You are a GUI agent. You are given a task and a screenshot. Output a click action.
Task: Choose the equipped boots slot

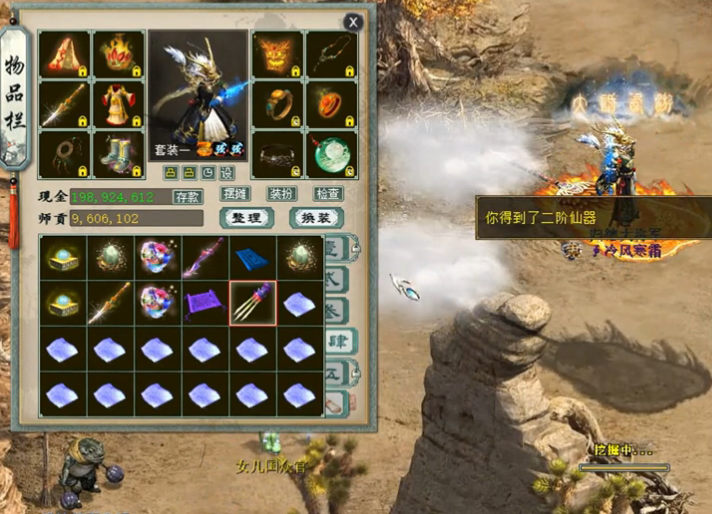tap(118, 153)
